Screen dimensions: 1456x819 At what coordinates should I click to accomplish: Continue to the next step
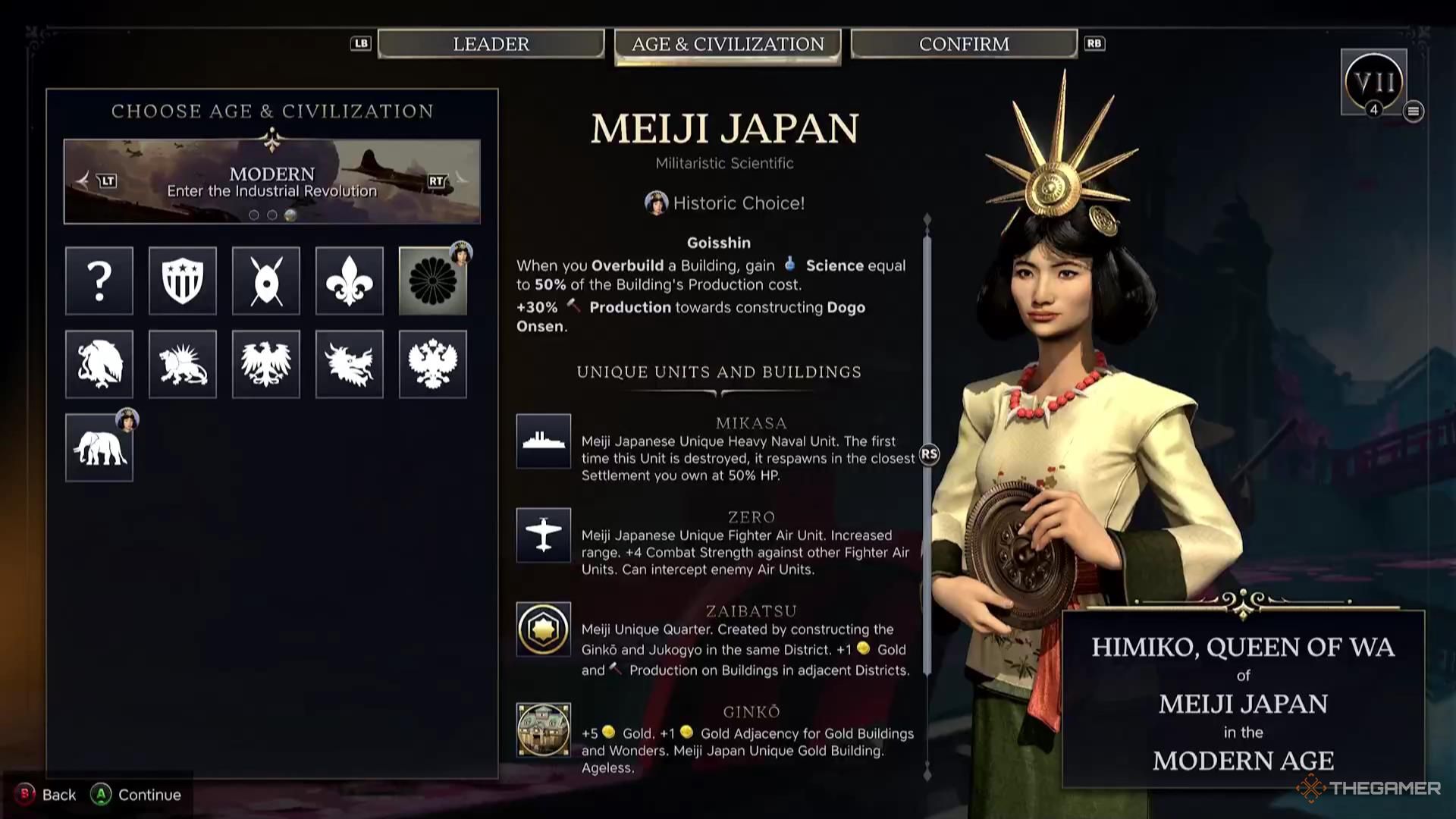(x=136, y=794)
